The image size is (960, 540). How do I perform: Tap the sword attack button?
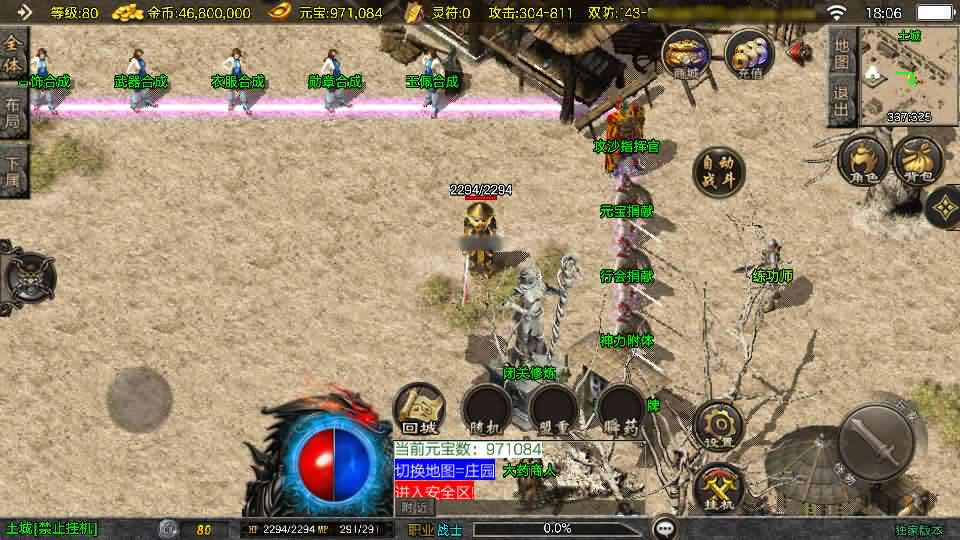876,441
